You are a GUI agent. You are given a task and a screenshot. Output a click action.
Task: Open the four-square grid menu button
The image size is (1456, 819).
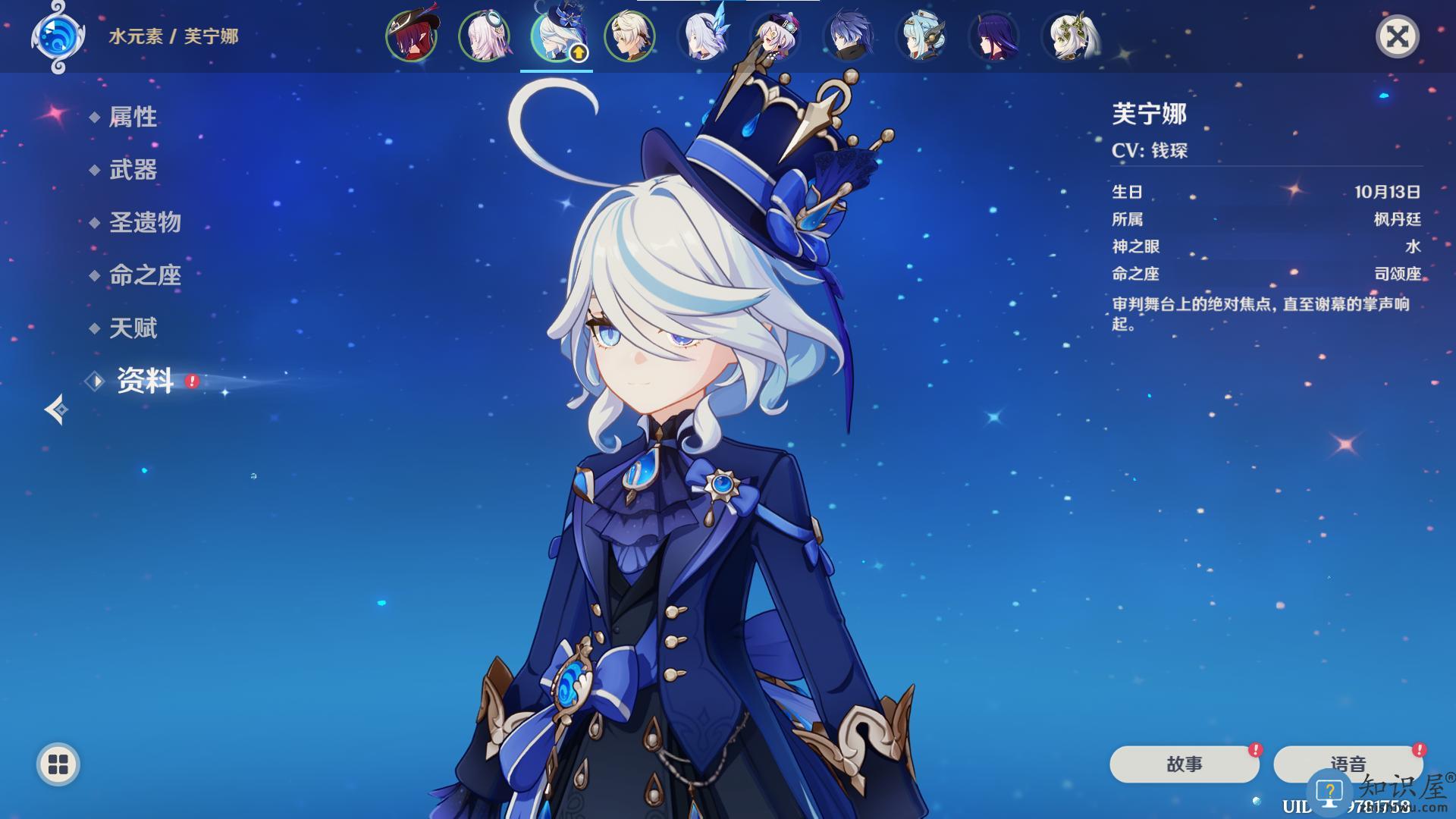click(58, 764)
